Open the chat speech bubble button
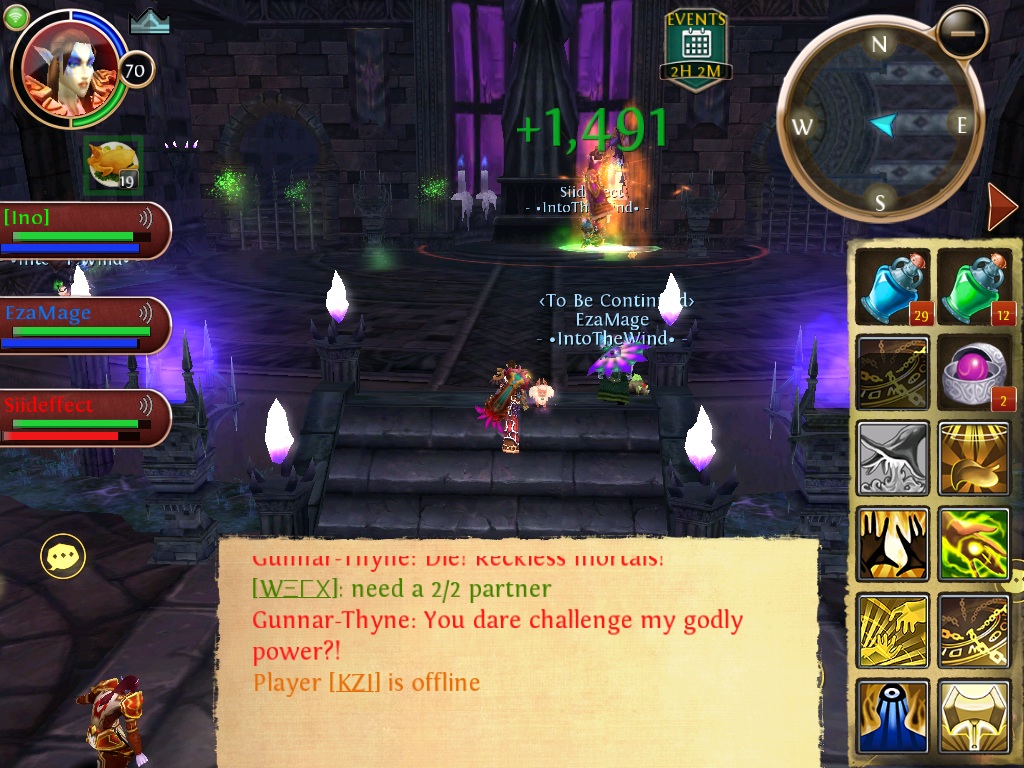Image resolution: width=1024 pixels, height=768 pixels. 62,556
